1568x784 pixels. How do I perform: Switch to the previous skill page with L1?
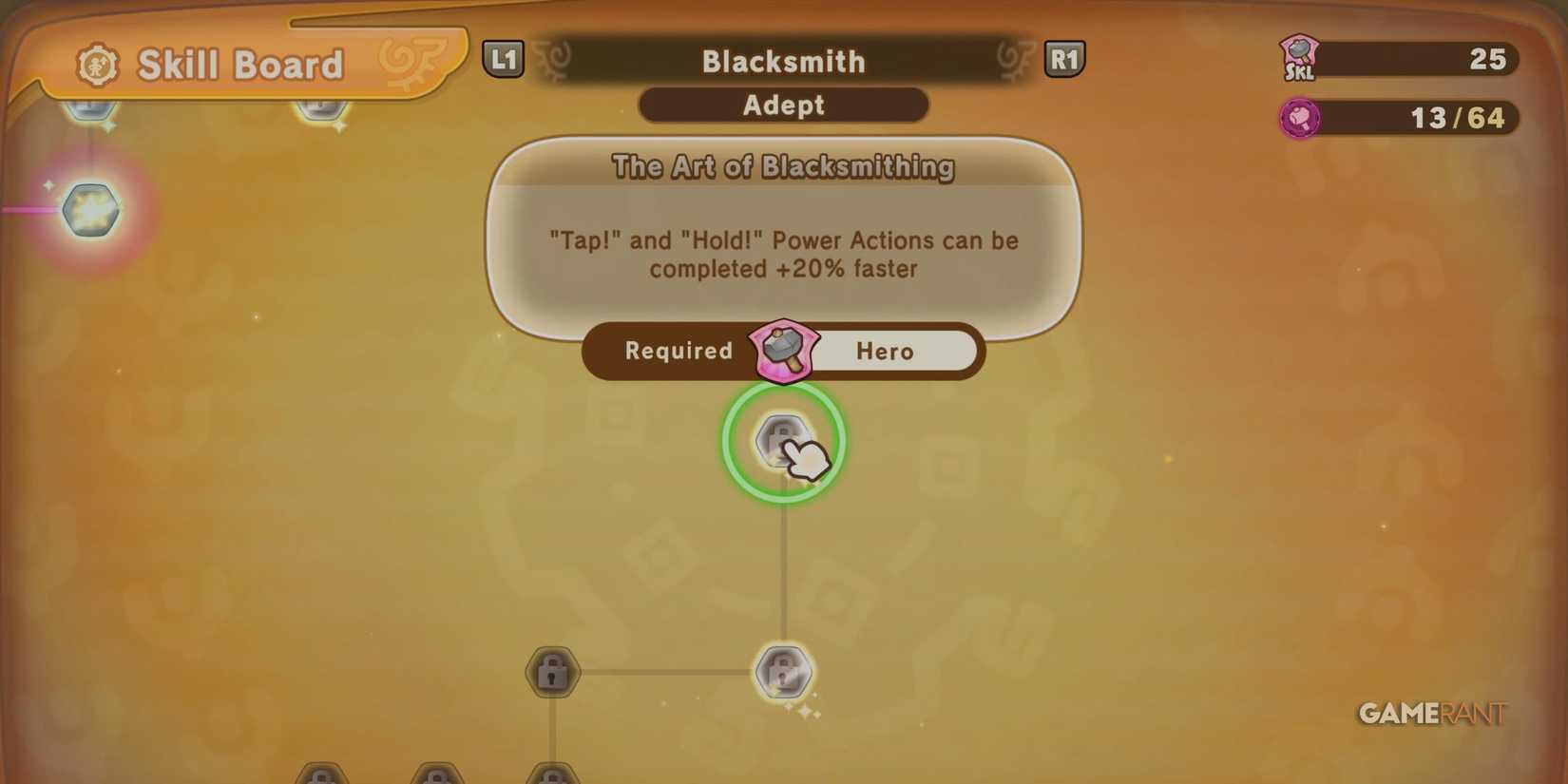(x=504, y=59)
